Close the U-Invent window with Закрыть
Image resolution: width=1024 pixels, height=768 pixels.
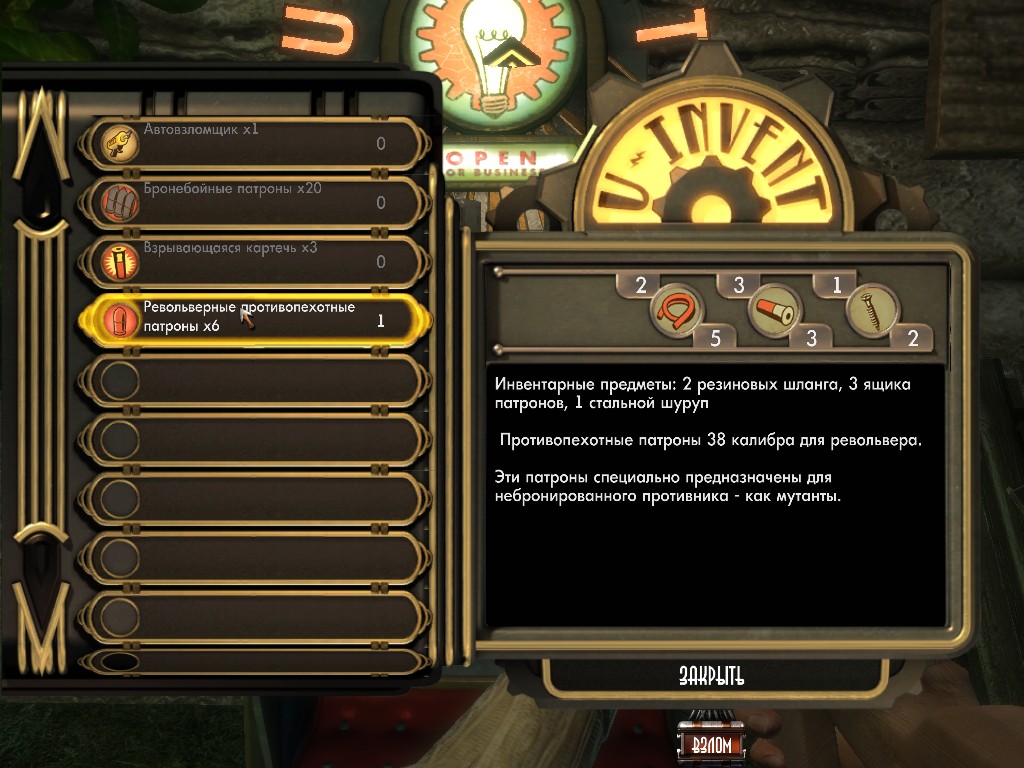click(712, 676)
